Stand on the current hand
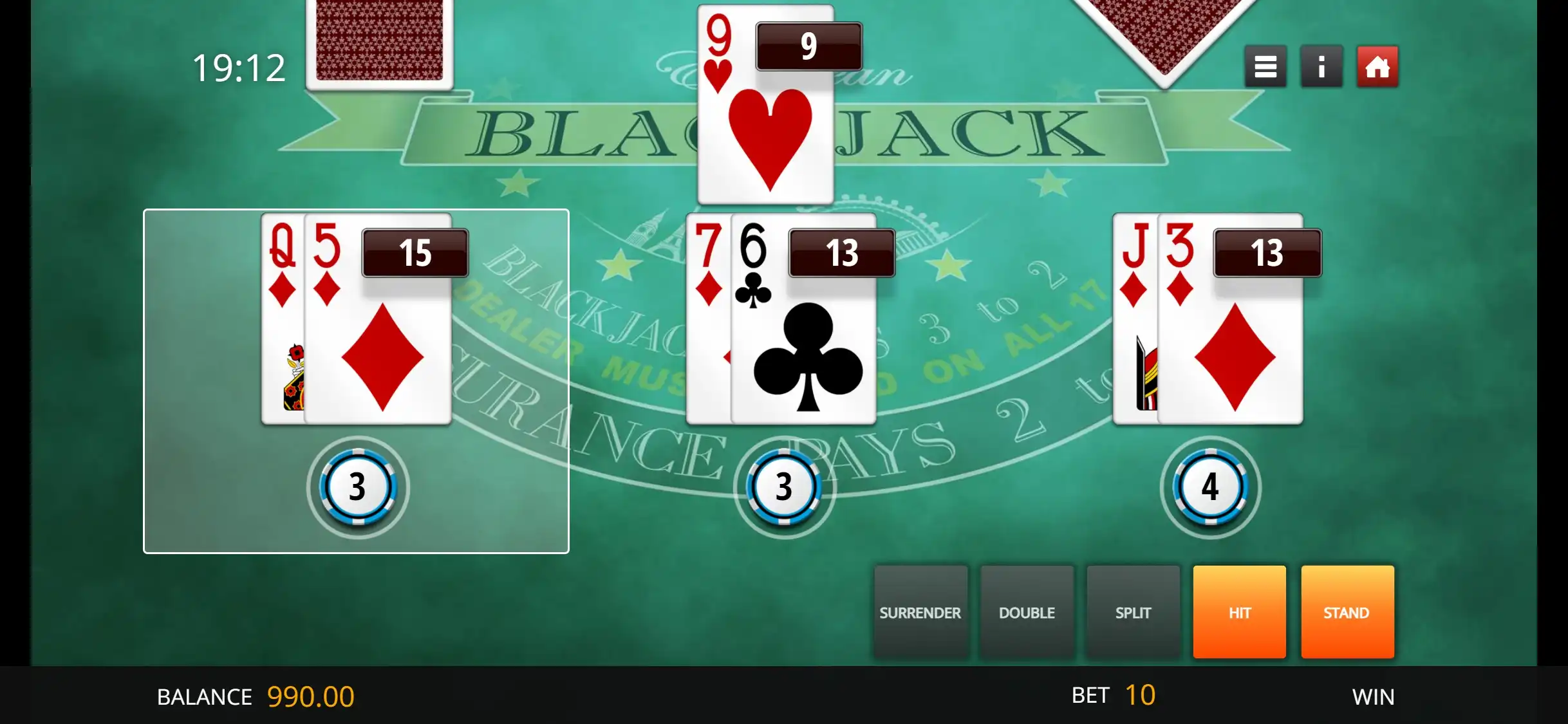The width and height of the screenshot is (1568, 724). click(x=1347, y=612)
